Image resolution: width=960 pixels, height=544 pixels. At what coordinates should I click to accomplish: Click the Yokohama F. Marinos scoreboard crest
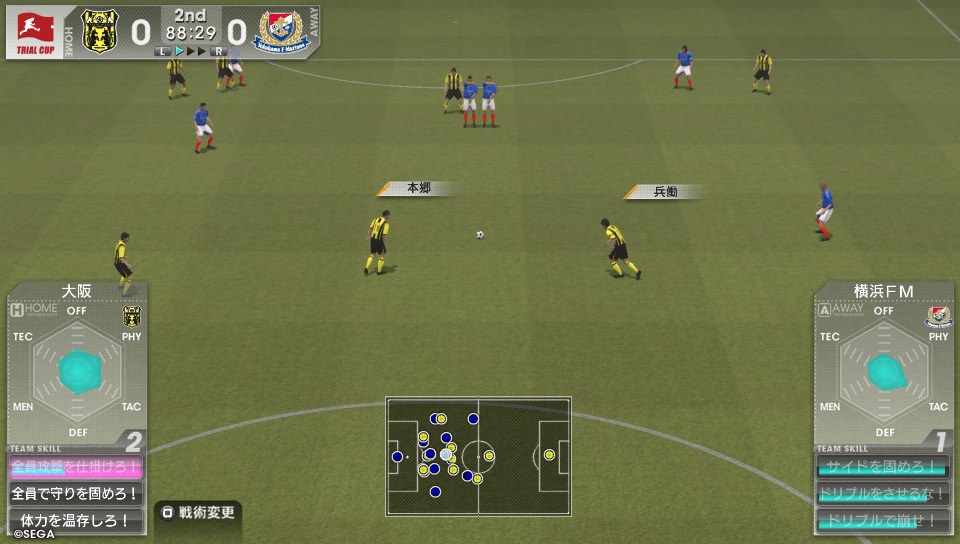280,31
